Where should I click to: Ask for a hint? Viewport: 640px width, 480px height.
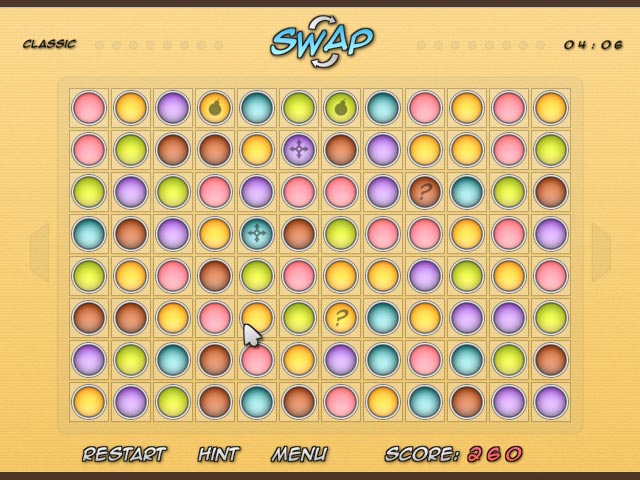pos(218,454)
